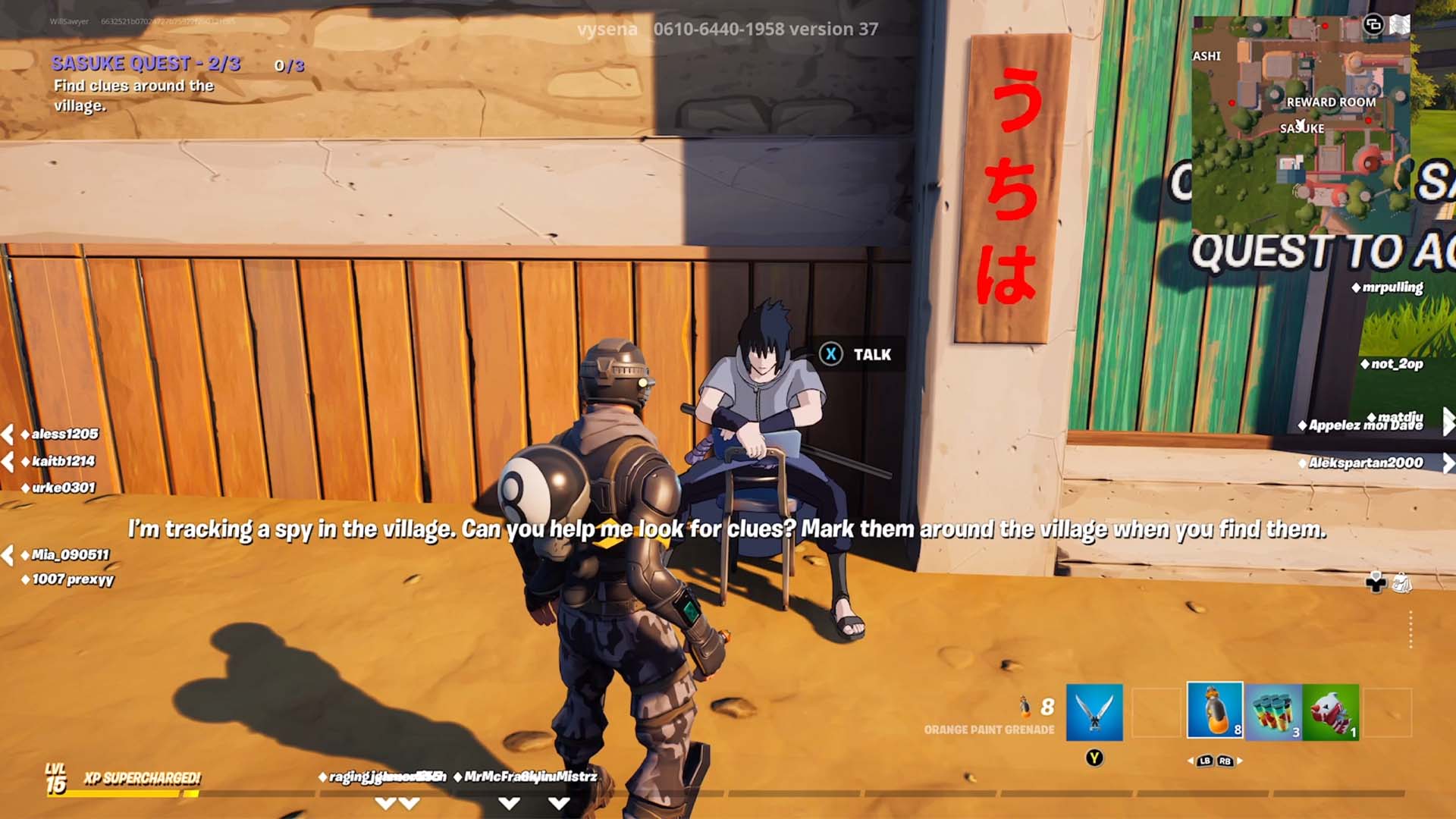Click the grenade icon beside the ammo count 8
The height and width of the screenshot is (819, 1456).
[1024, 705]
